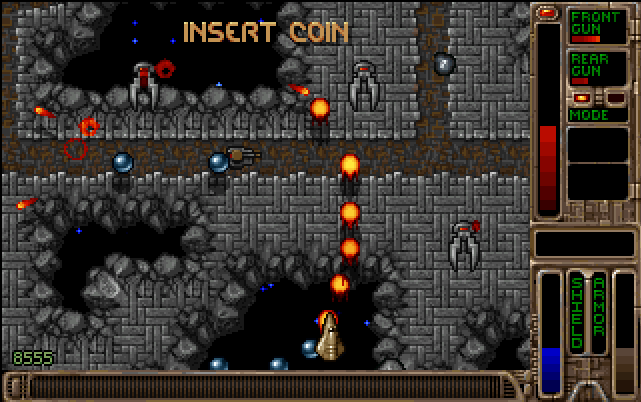Image resolution: width=641 pixels, height=402 pixels.
Task: Toggle the Mode indicator panel
Action: coord(598,115)
